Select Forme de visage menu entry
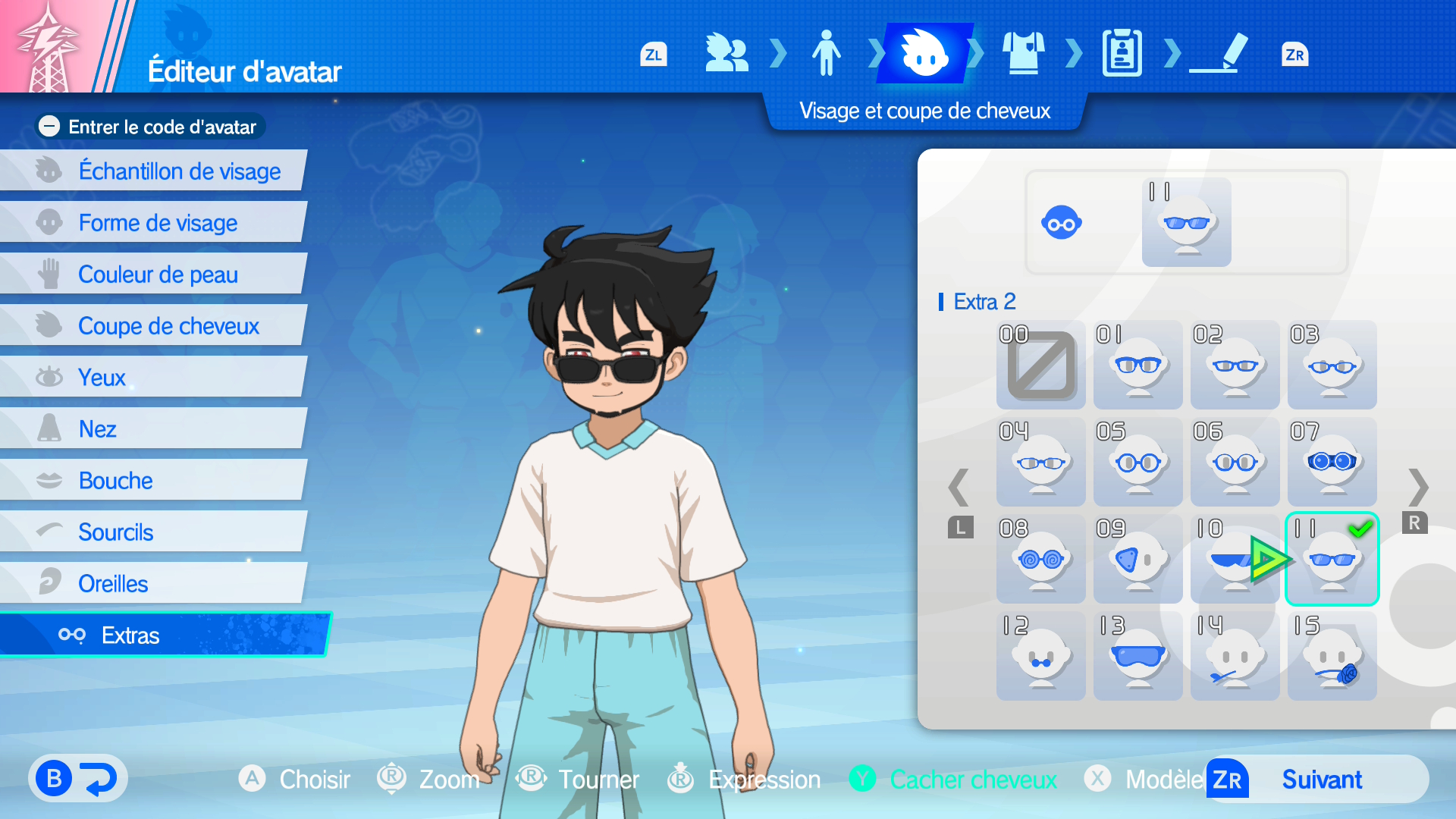The width and height of the screenshot is (1456, 819). click(158, 223)
